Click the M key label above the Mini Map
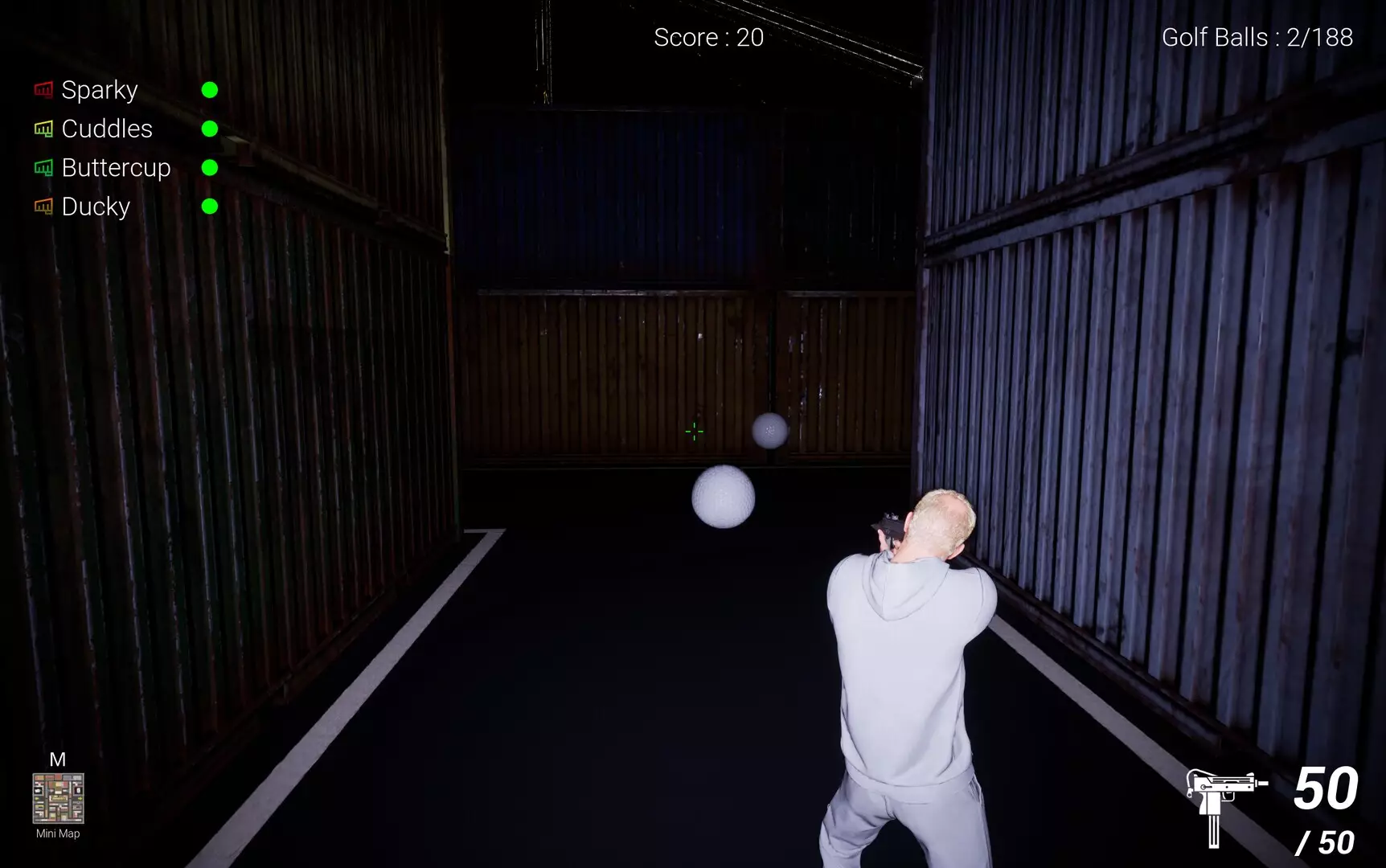This screenshot has width=1386, height=868. pyautogui.click(x=56, y=759)
